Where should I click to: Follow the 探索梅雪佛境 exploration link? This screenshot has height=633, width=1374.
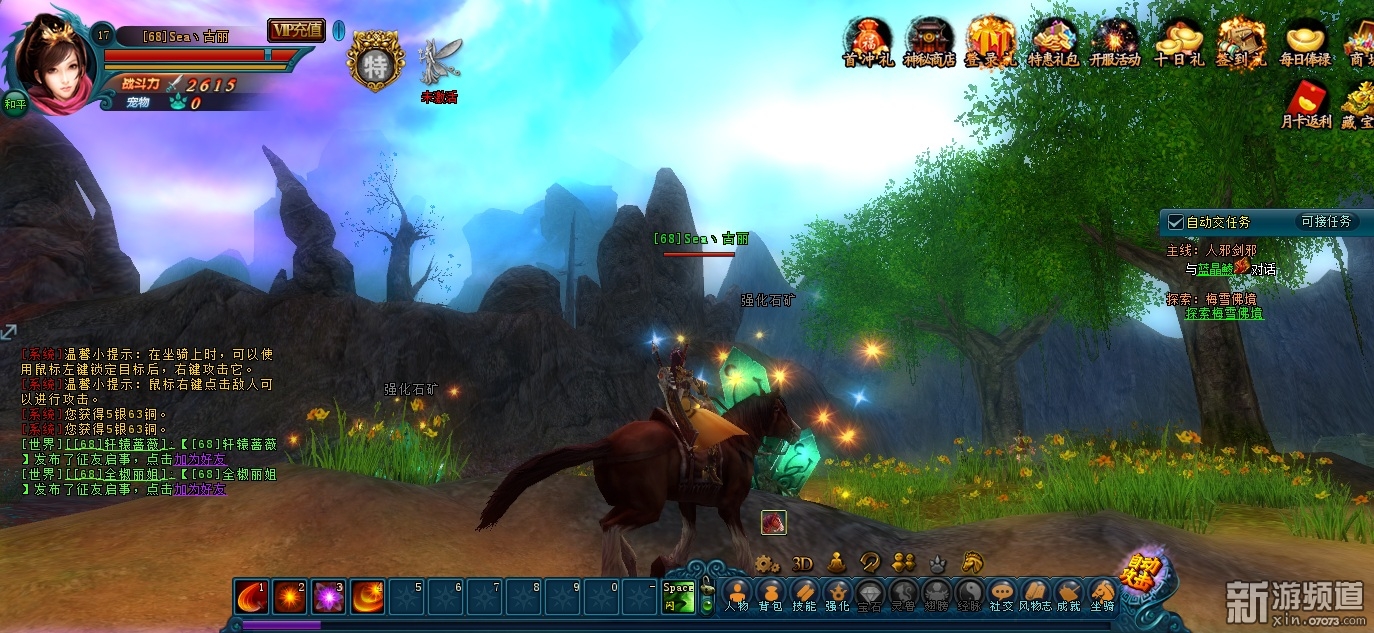click(1223, 313)
